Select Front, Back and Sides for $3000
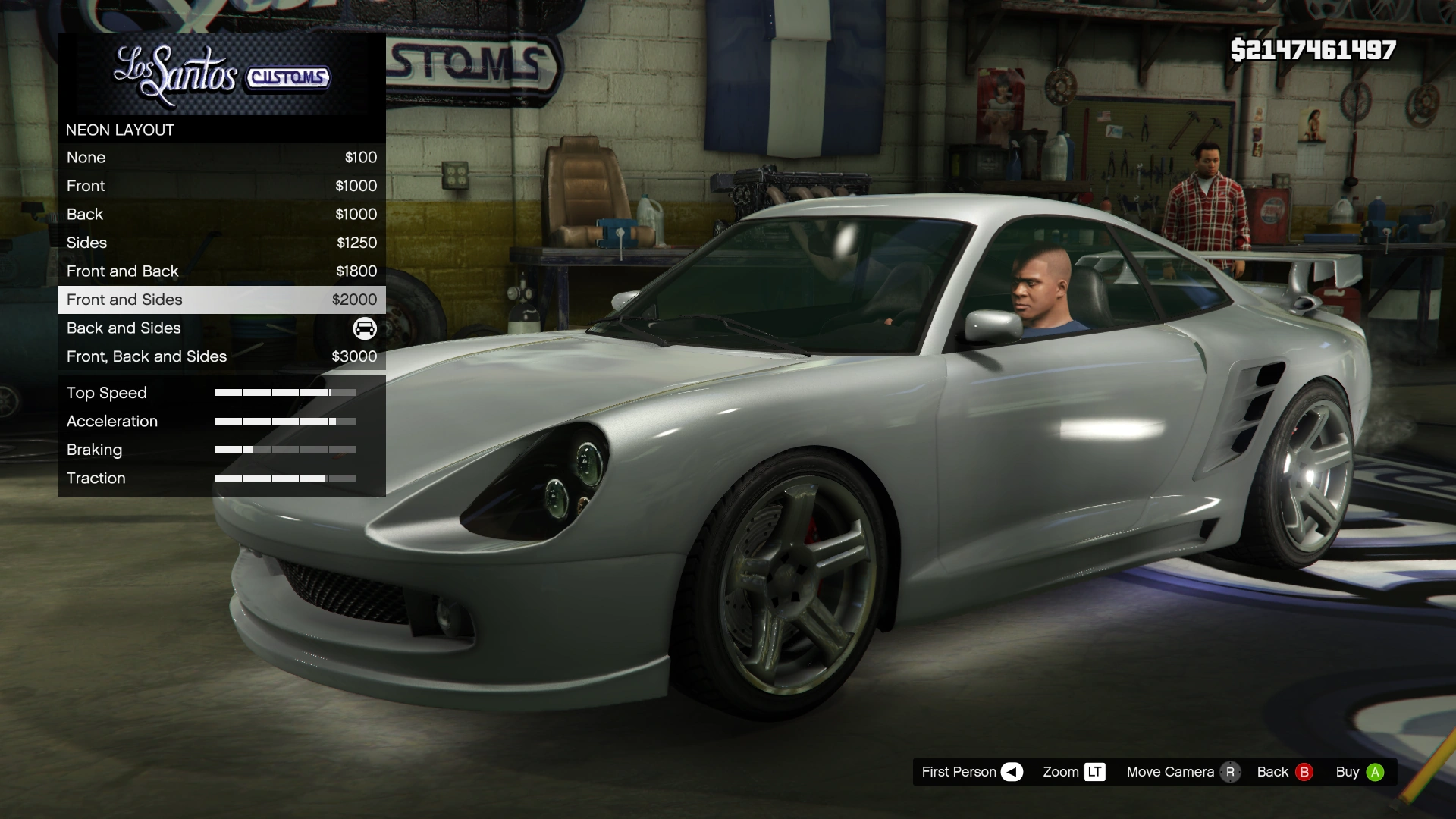 coord(221,356)
